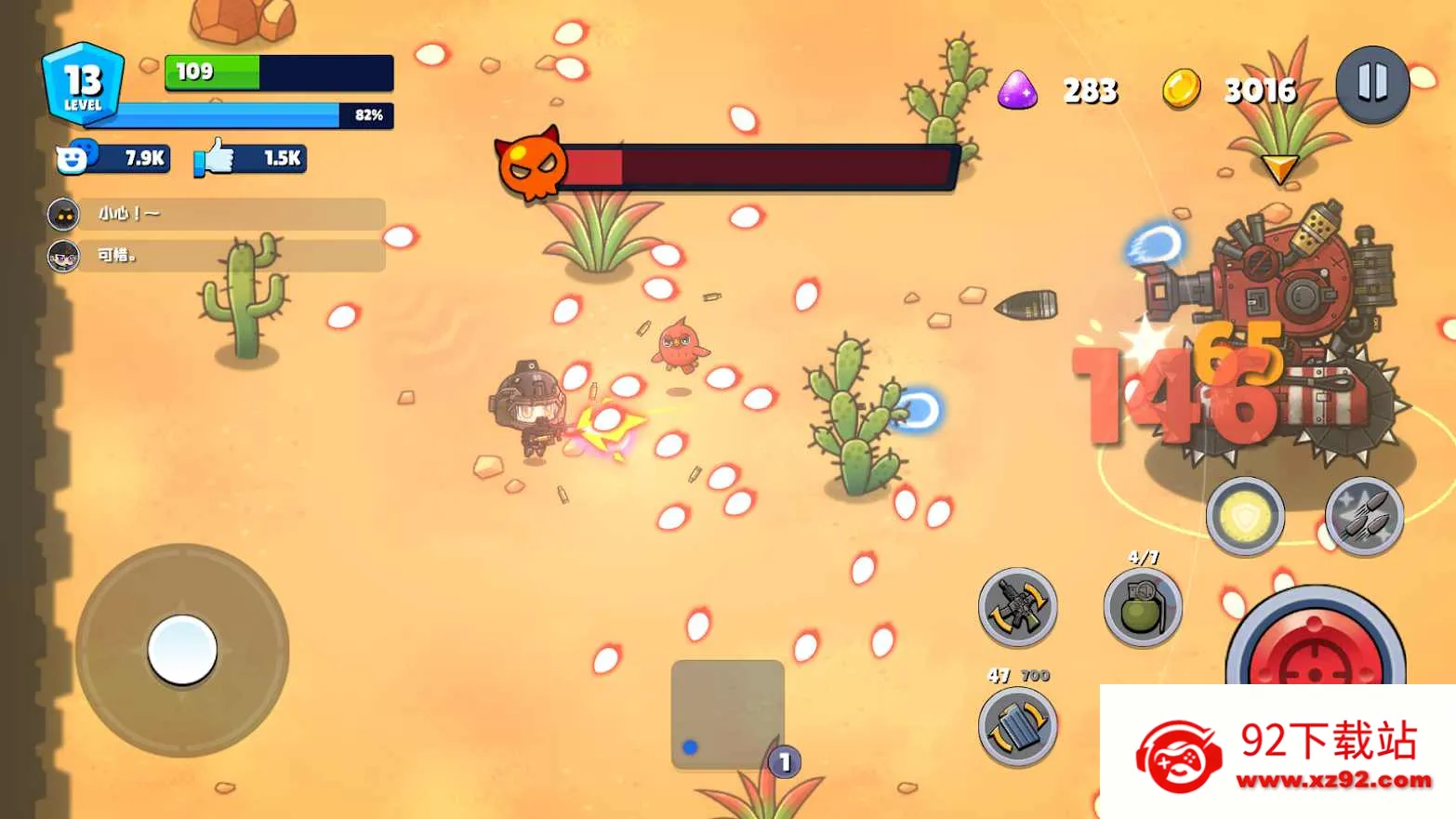The height and width of the screenshot is (819, 1456).
Task: Throw a grenade using the grenade button
Action: (x=1143, y=608)
